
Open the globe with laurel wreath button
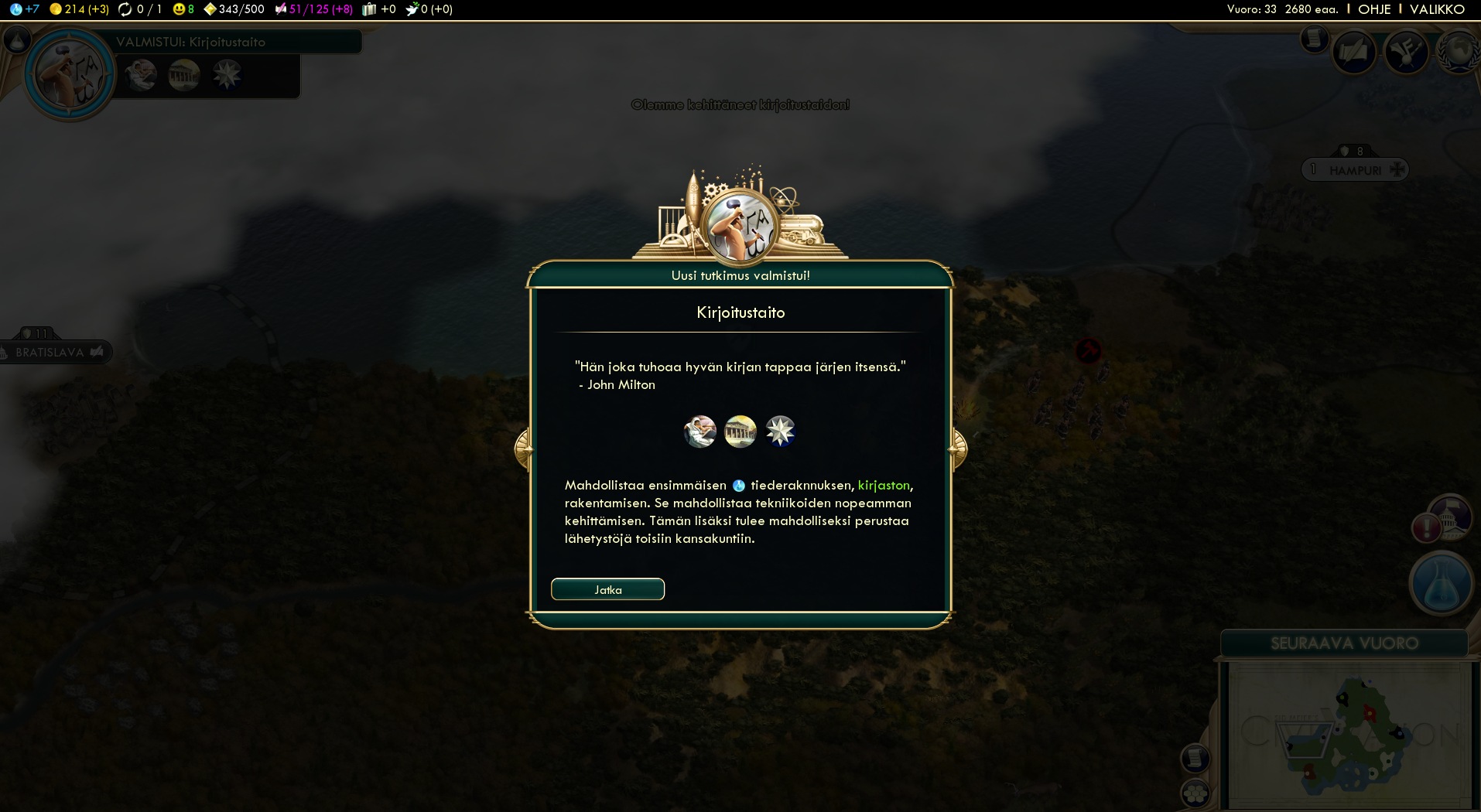(x=1458, y=52)
